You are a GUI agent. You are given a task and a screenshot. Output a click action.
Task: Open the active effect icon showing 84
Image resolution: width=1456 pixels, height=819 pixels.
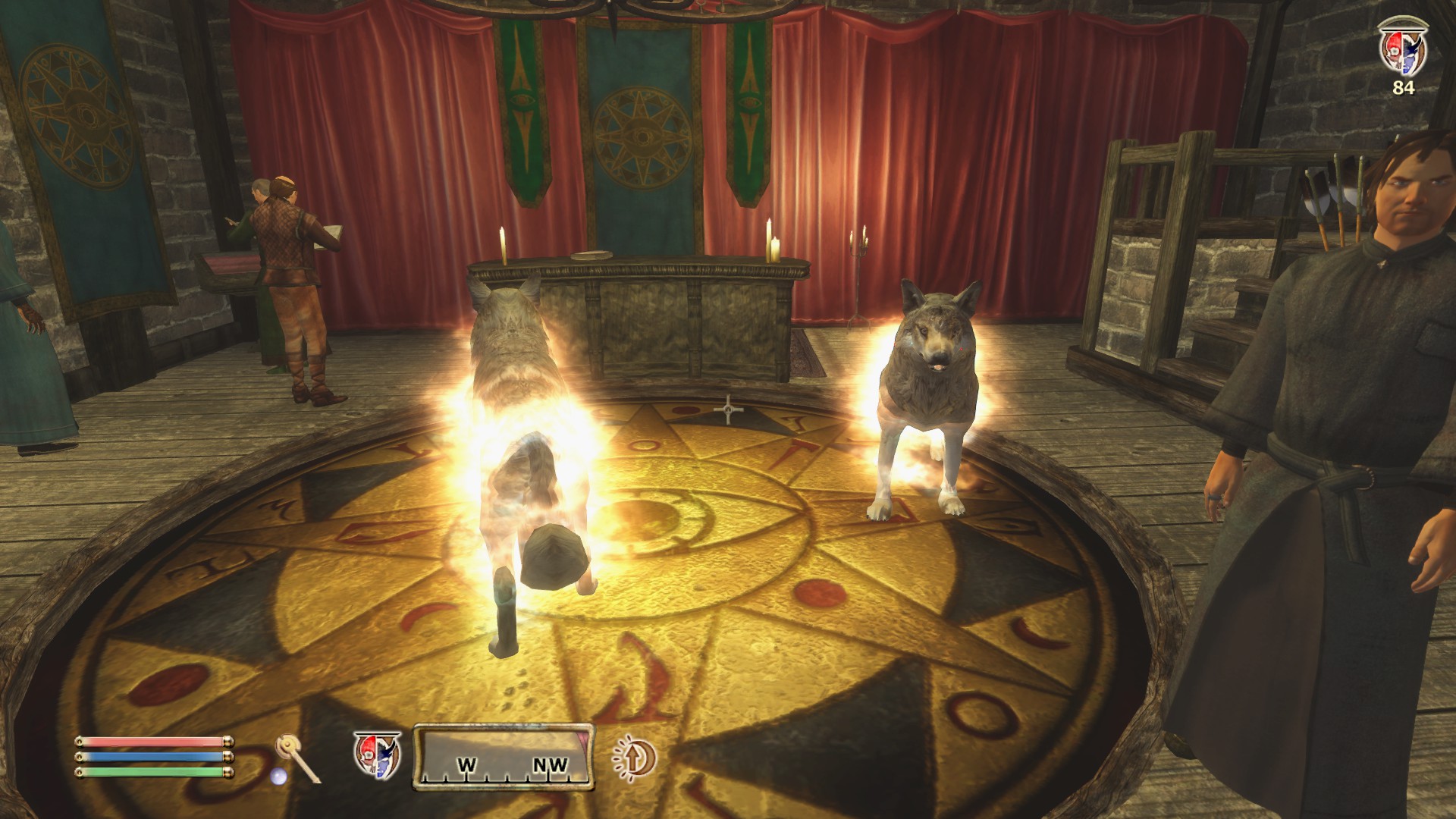[x=1403, y=50]
